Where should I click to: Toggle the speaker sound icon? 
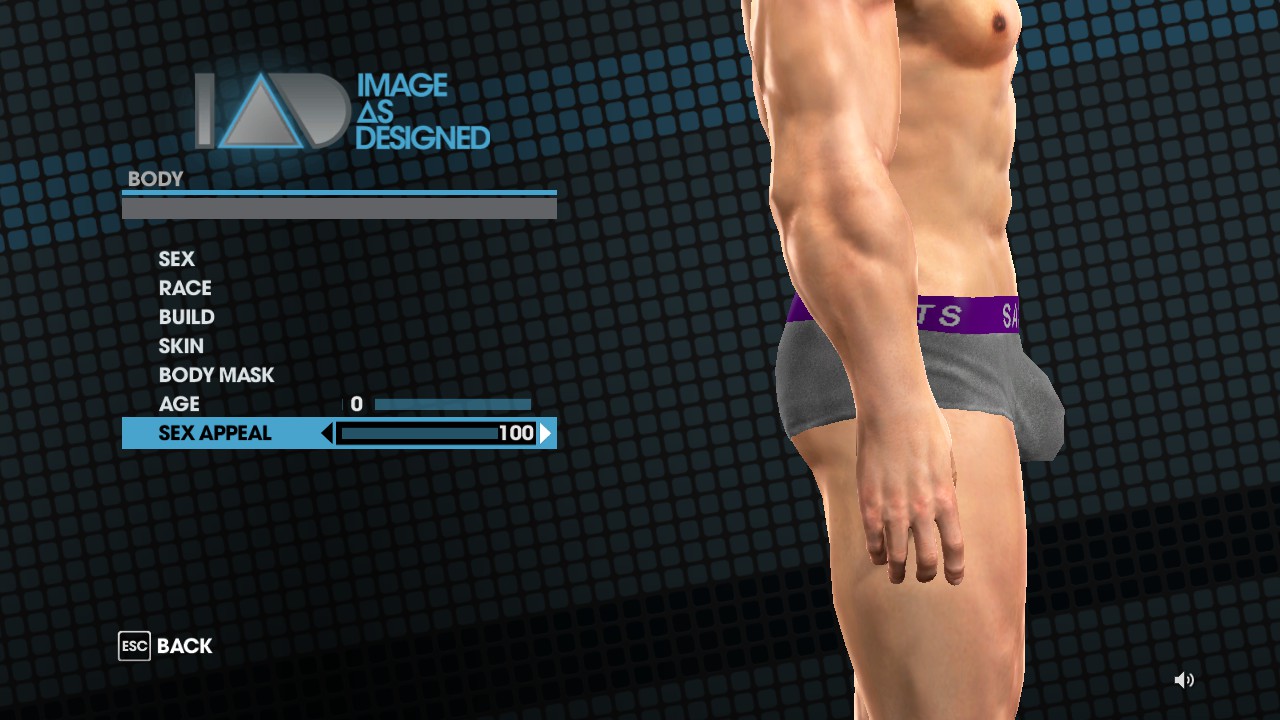tap(1184, 680)
